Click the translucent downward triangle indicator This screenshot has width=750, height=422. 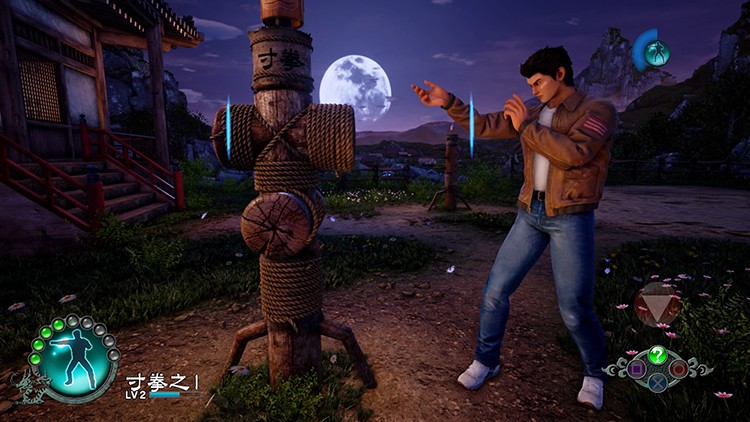[x=658, y=304]
